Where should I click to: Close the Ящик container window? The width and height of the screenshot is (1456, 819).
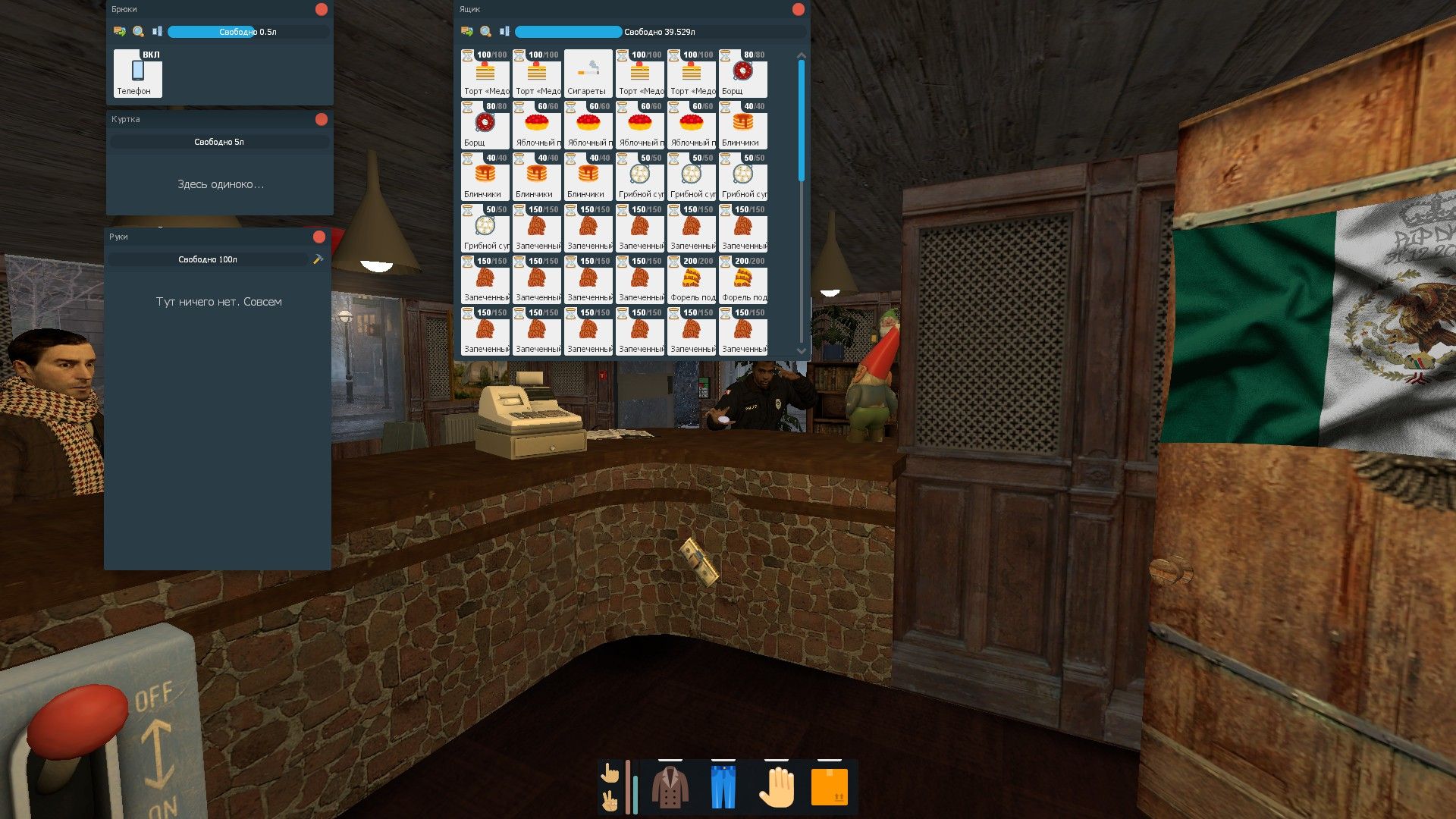click(x=798, y=9)
